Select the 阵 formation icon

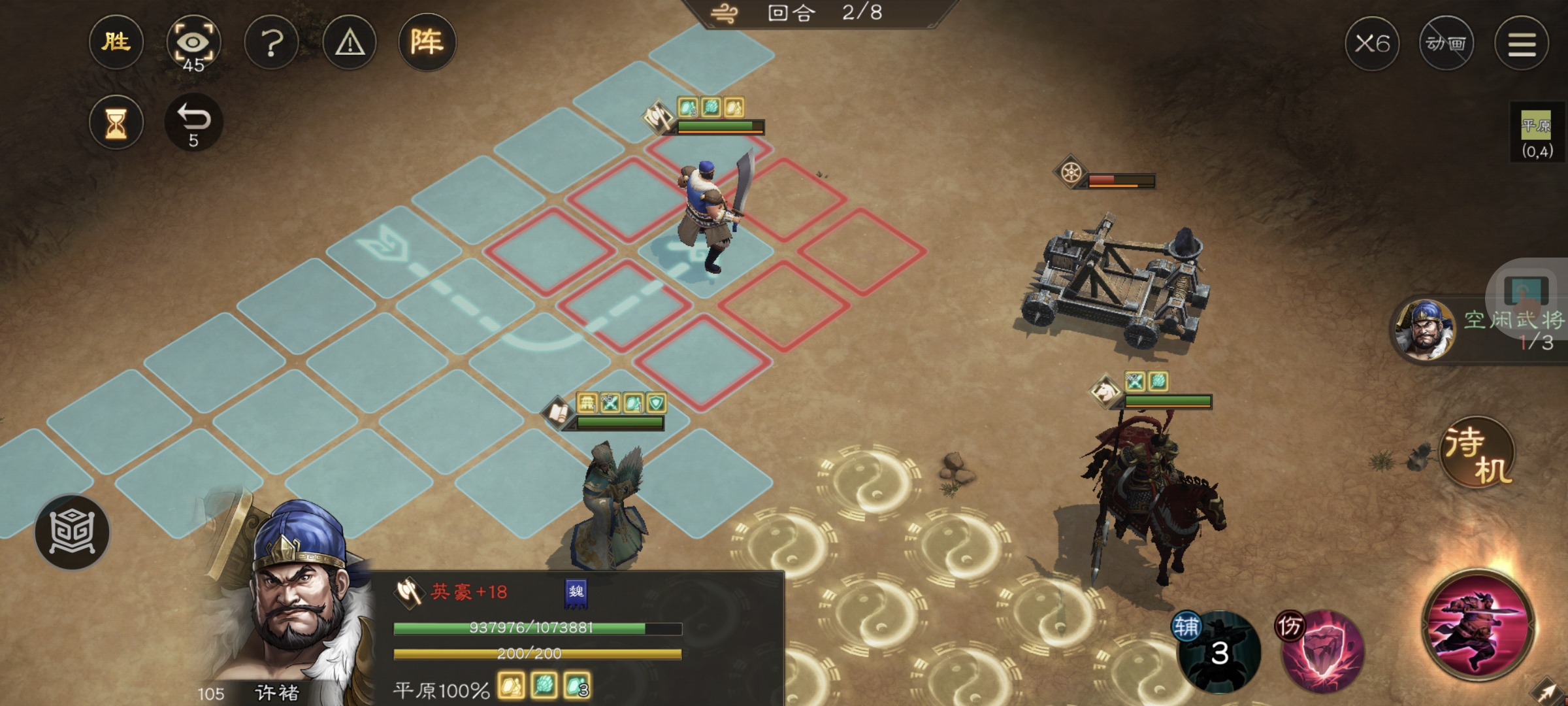pos(429,42)
